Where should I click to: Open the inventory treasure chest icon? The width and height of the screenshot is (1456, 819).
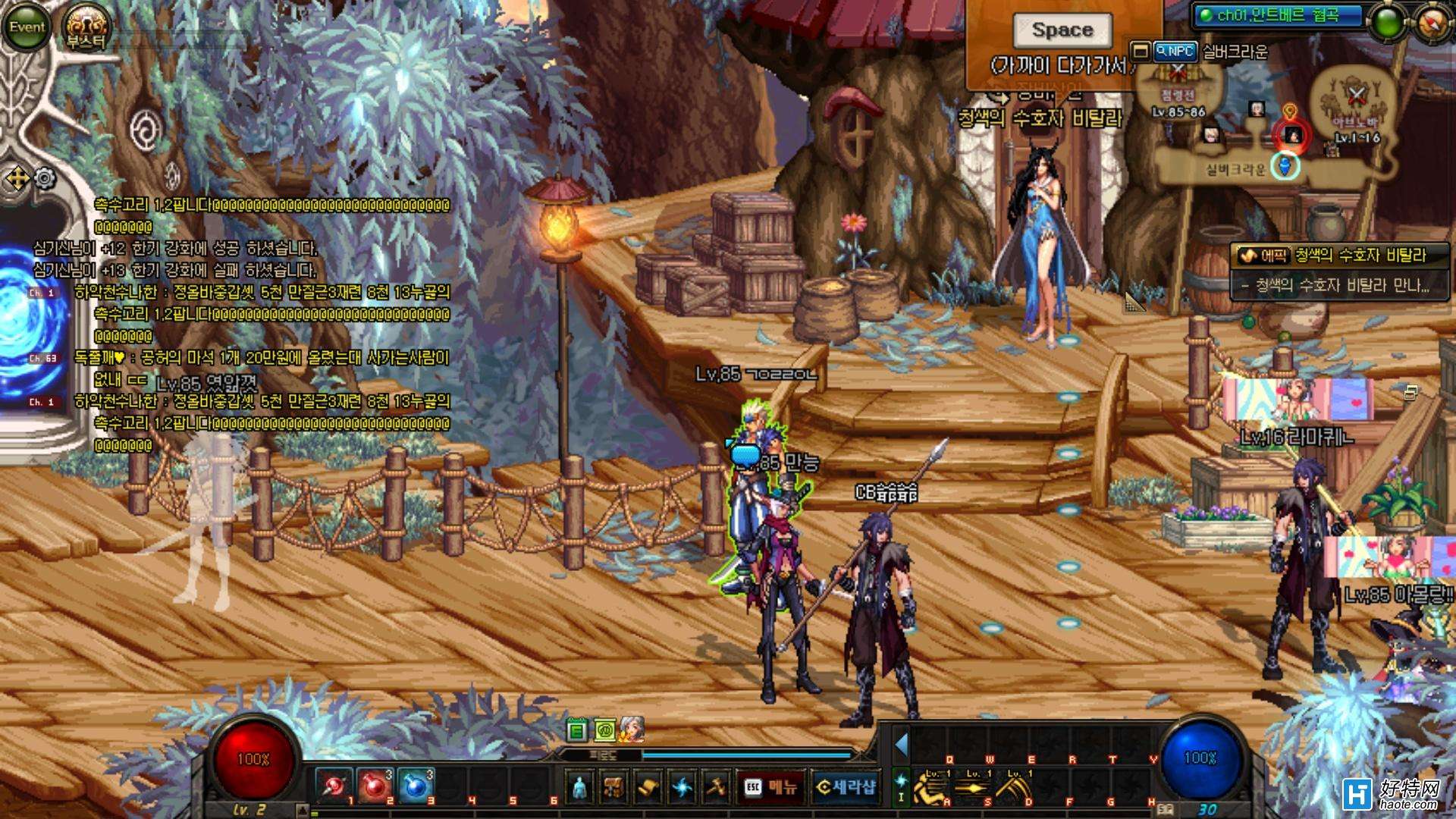[x=615, y=787]
